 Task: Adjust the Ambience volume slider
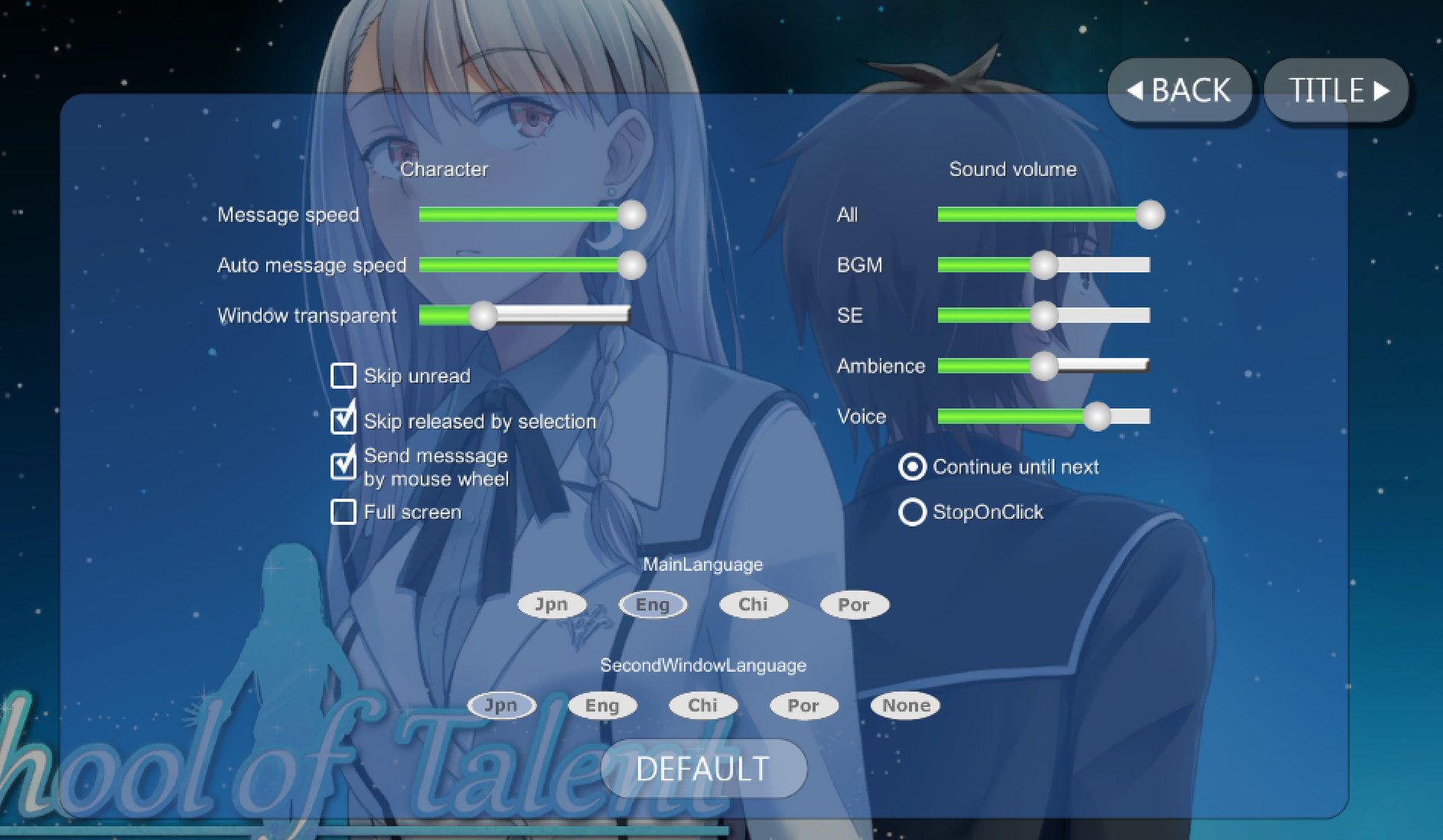(1044, 366)
